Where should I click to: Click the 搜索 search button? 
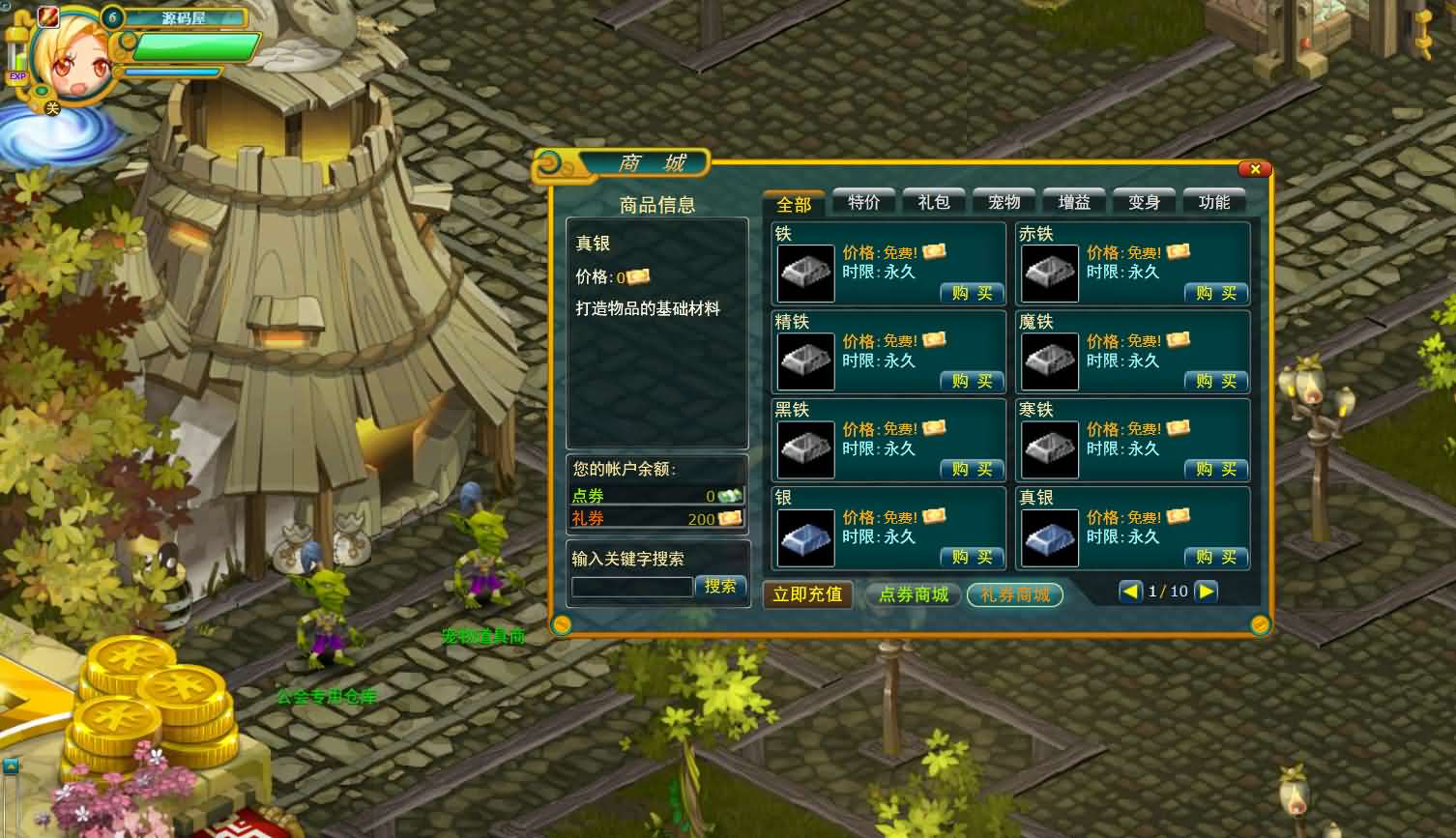click(720, 586)
